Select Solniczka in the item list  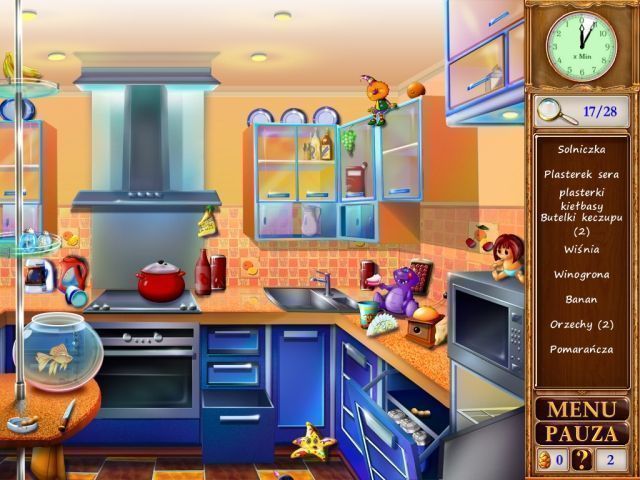pos(581,149)
